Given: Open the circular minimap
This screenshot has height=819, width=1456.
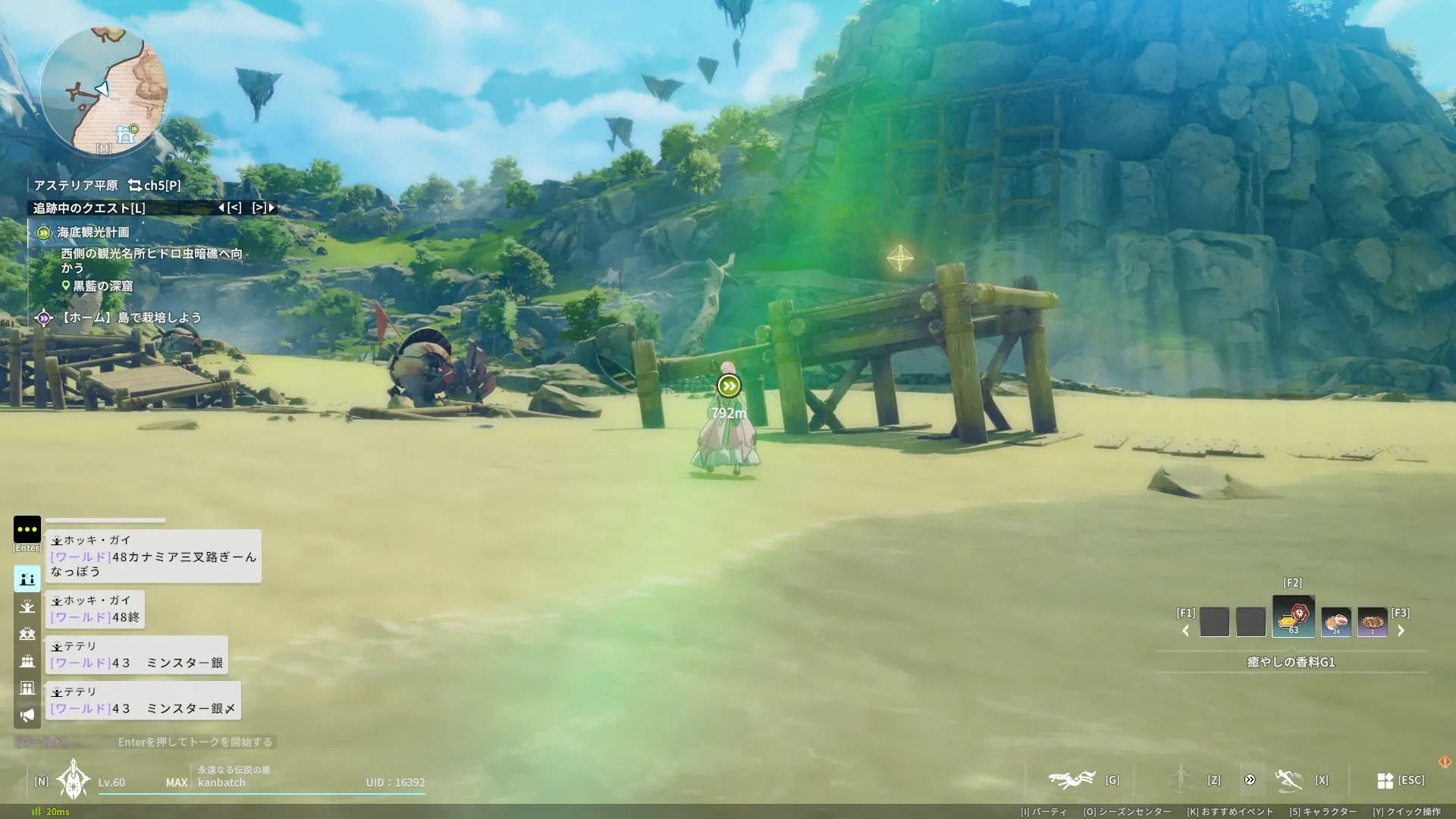Looking at the screenshot, I should (x=104, y=91).
